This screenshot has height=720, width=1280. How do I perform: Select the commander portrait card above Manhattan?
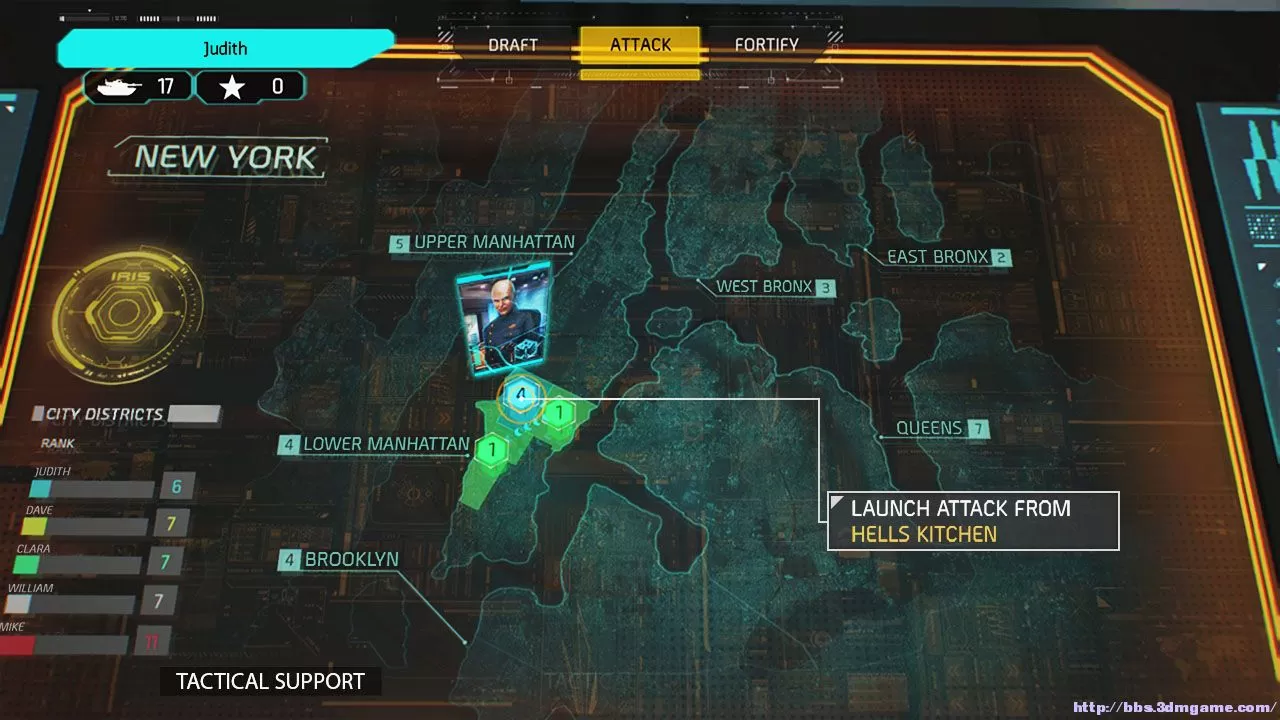[x=505, y=318]
